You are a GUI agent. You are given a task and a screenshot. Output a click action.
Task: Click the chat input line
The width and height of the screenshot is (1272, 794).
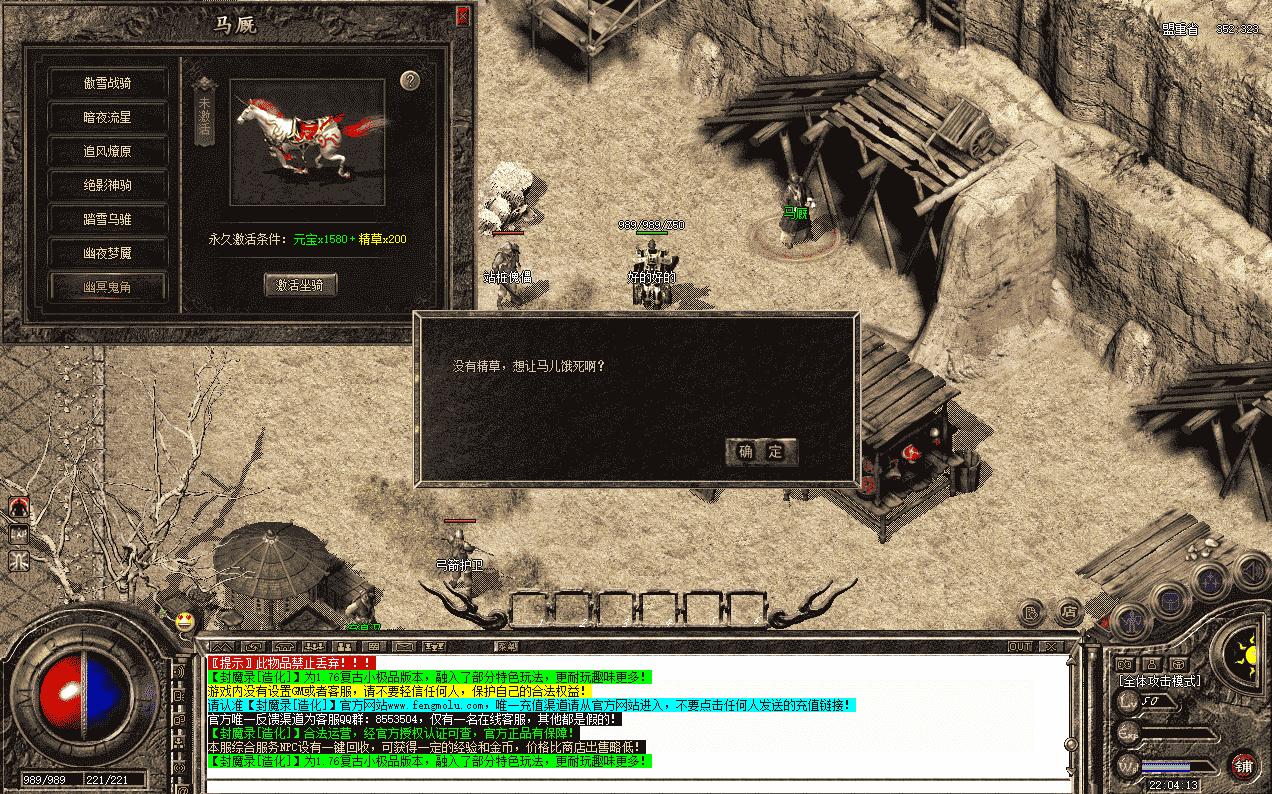pos(640,785)
